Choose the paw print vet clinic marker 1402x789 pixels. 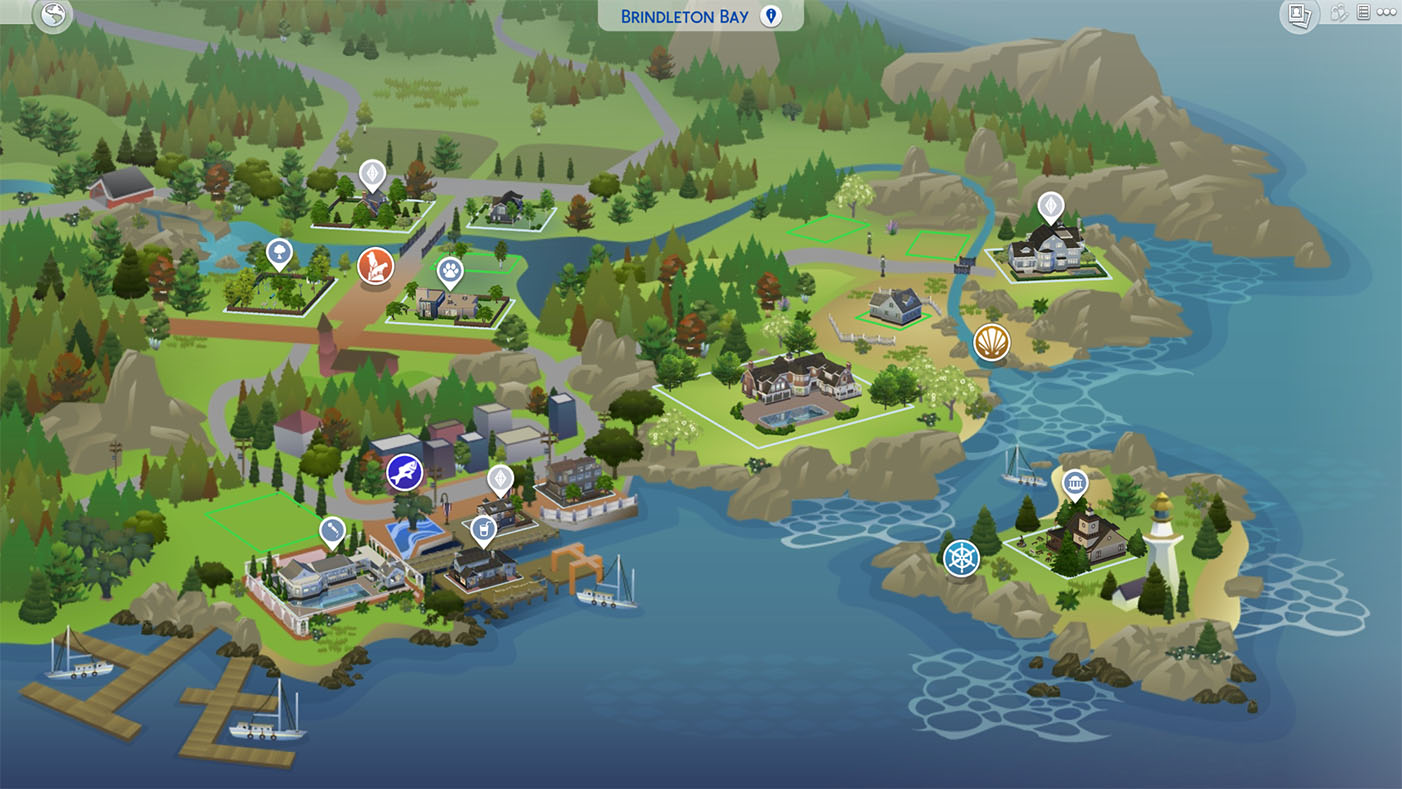coord(451,270)
